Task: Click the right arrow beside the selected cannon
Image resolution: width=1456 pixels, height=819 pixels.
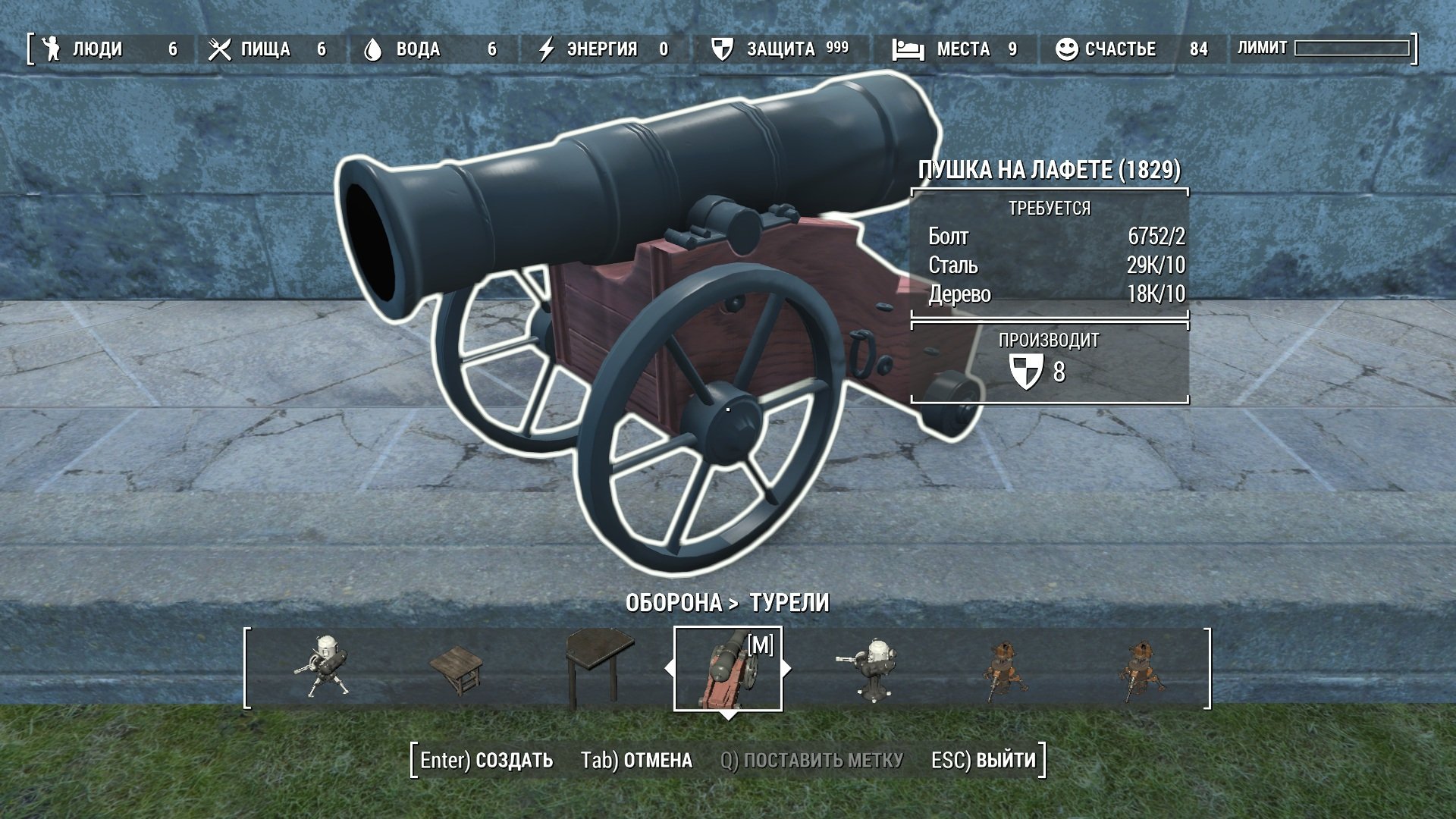Action: [786, 669]
